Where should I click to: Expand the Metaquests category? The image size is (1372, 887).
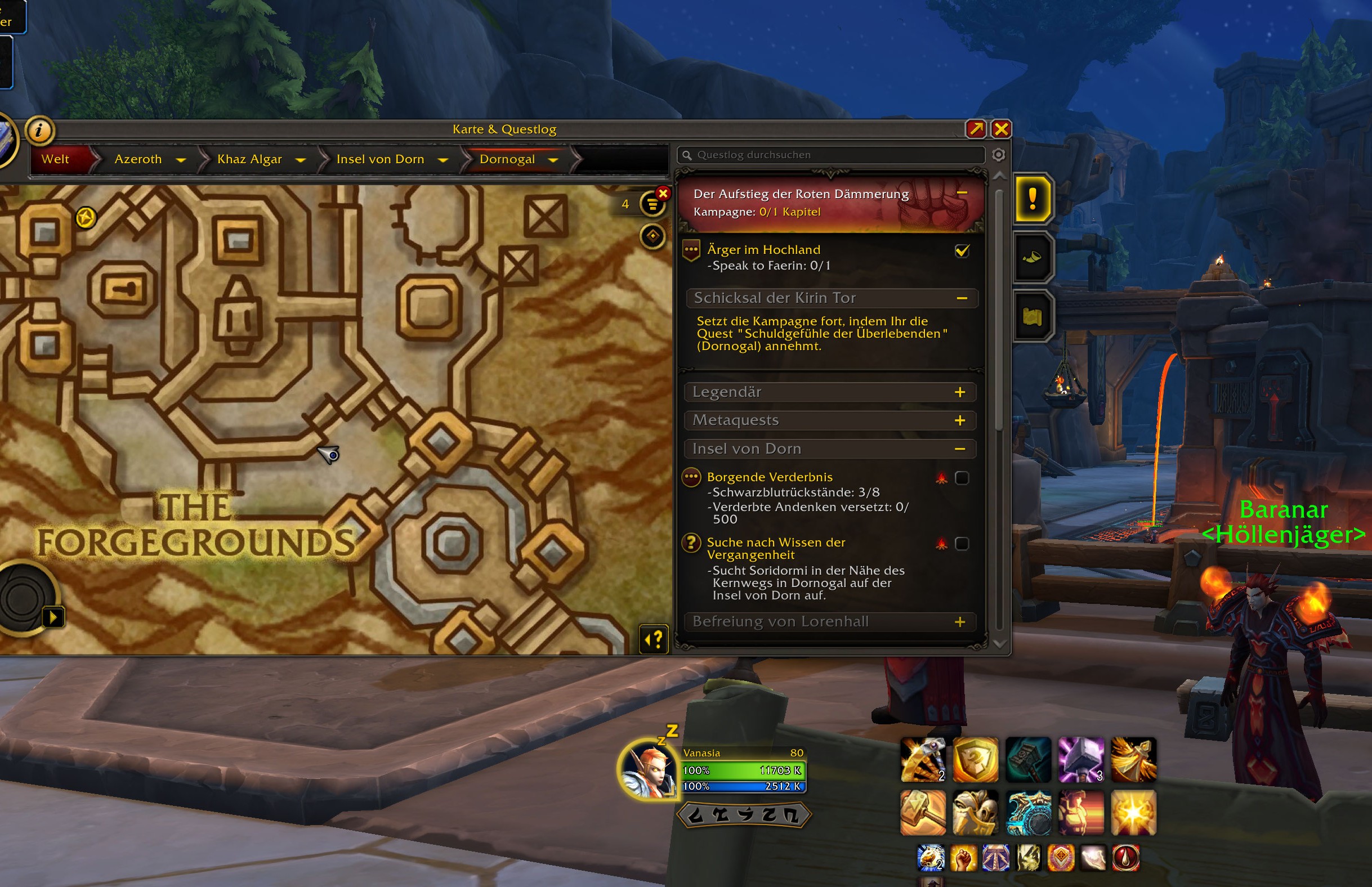[x=959, y=420]
